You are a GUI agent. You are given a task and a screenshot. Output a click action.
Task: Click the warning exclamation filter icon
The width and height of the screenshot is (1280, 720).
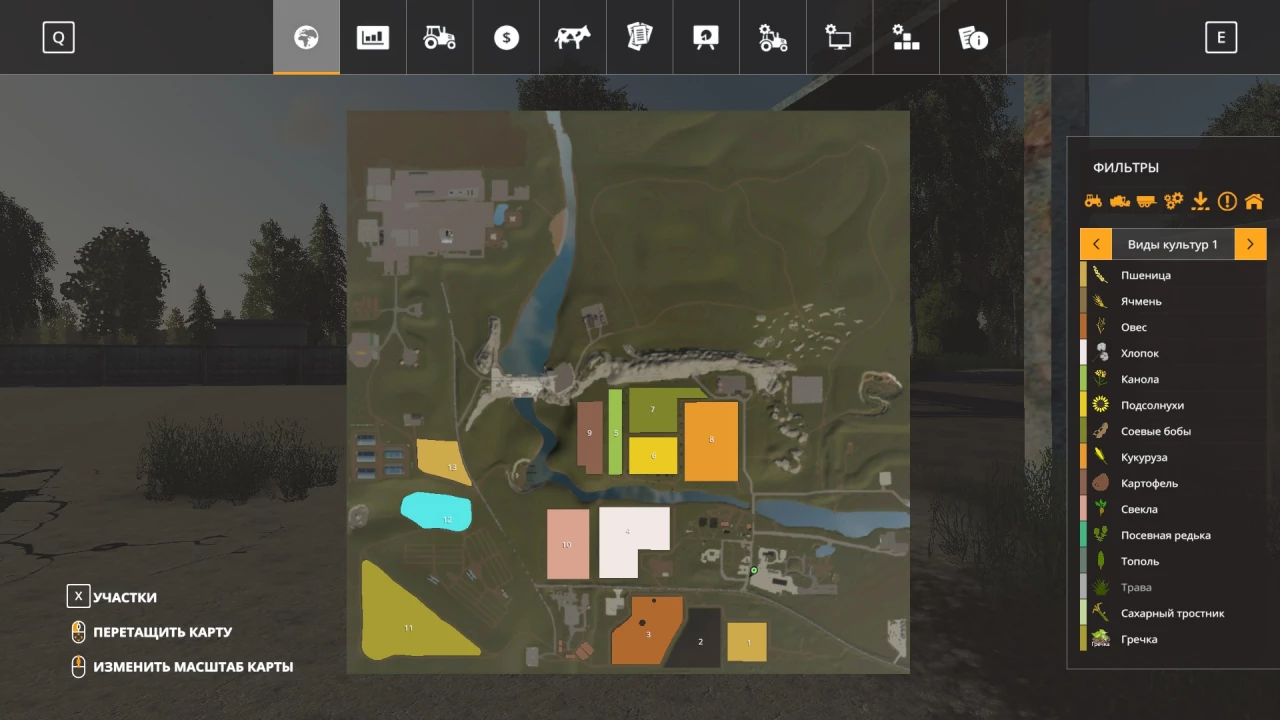[x=1227, y=201]
